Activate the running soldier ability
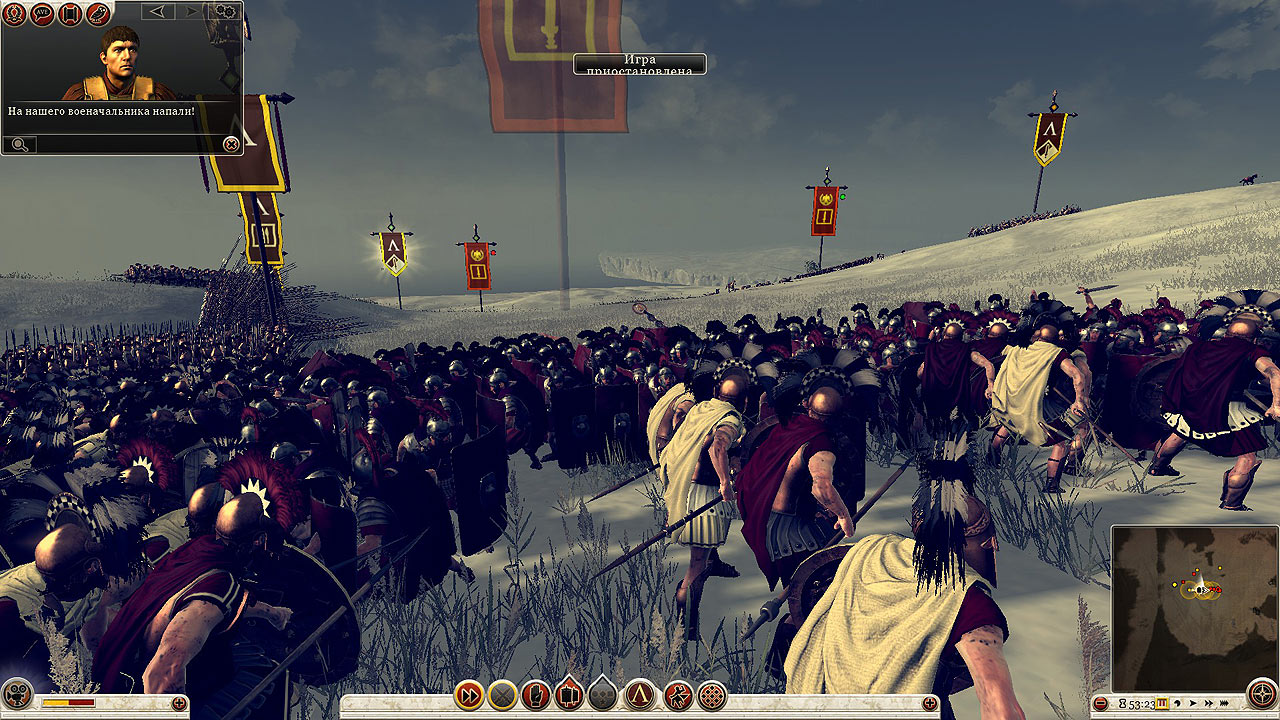Image resolution: width=1280 pixels, height=720 pixels. (x=678, y=694)
